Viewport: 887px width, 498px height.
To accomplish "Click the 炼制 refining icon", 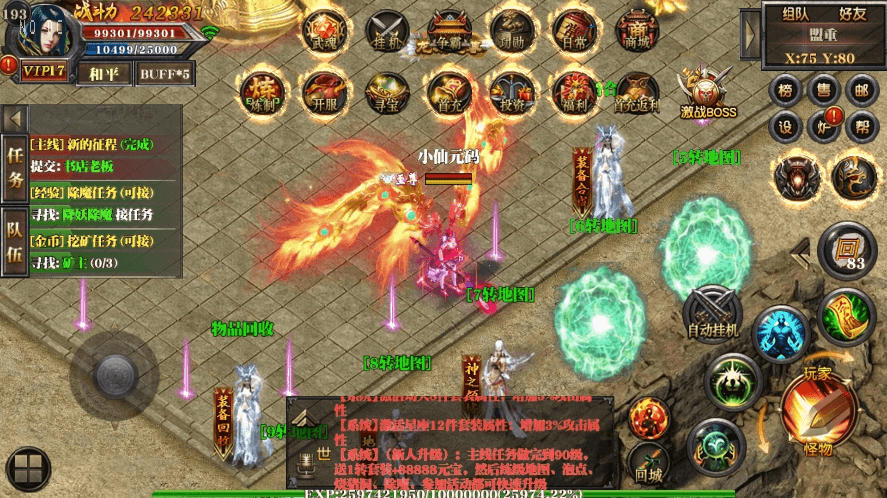I will [x=261, y=92].
